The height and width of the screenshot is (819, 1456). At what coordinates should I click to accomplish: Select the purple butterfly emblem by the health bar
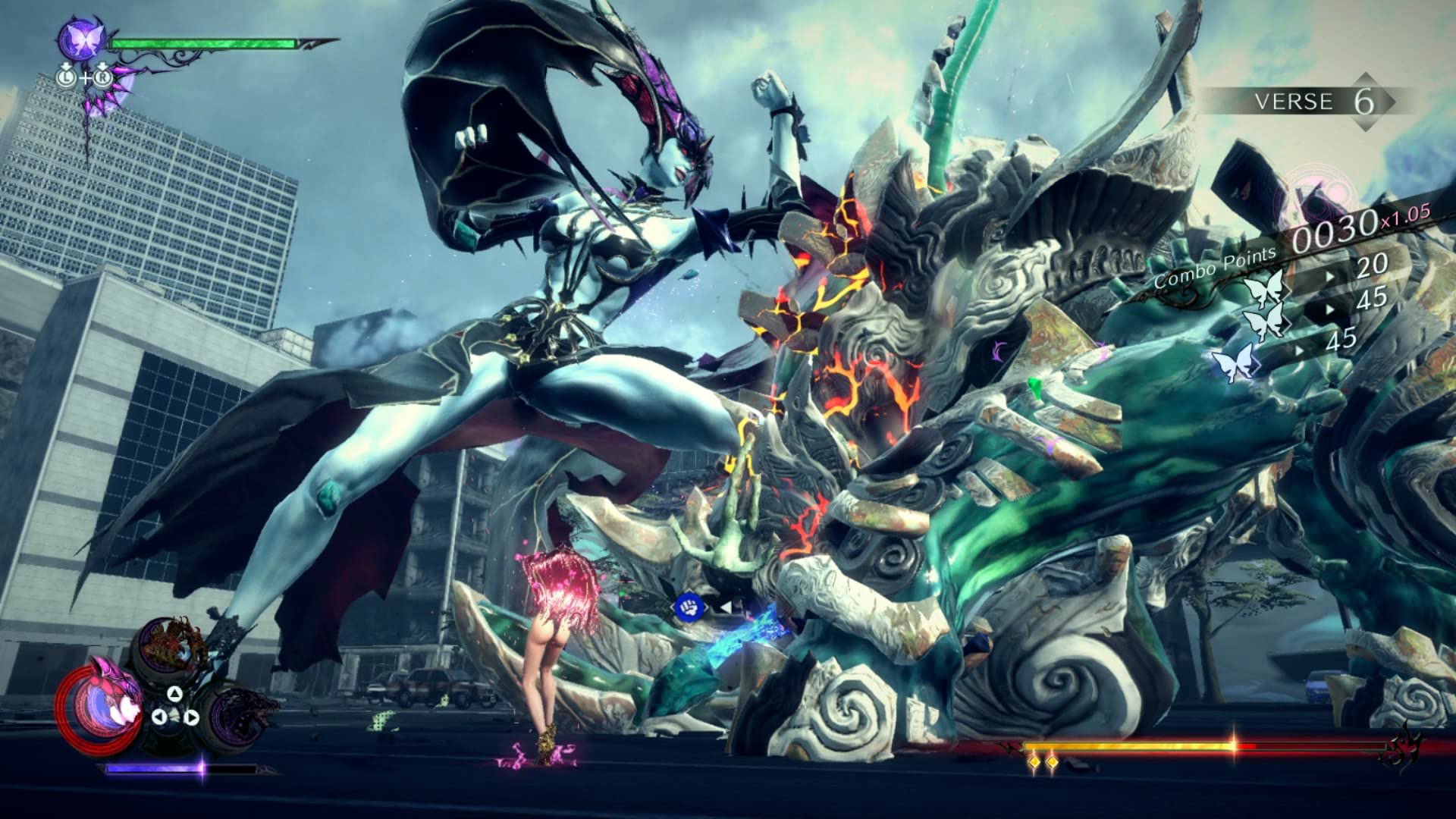(x=81, y=40)
